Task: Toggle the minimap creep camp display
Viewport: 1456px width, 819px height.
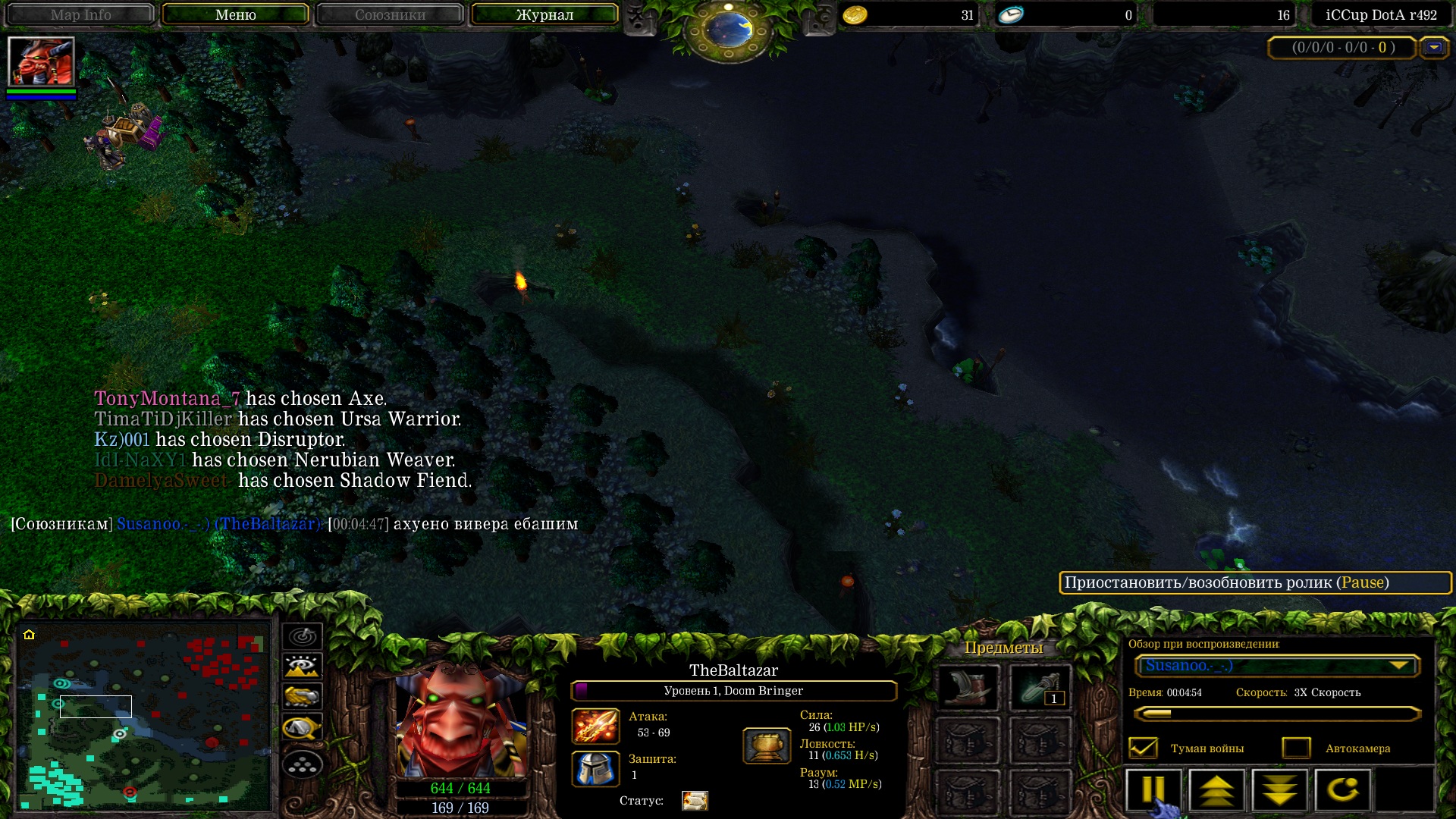Action: (x=303, y=728)
